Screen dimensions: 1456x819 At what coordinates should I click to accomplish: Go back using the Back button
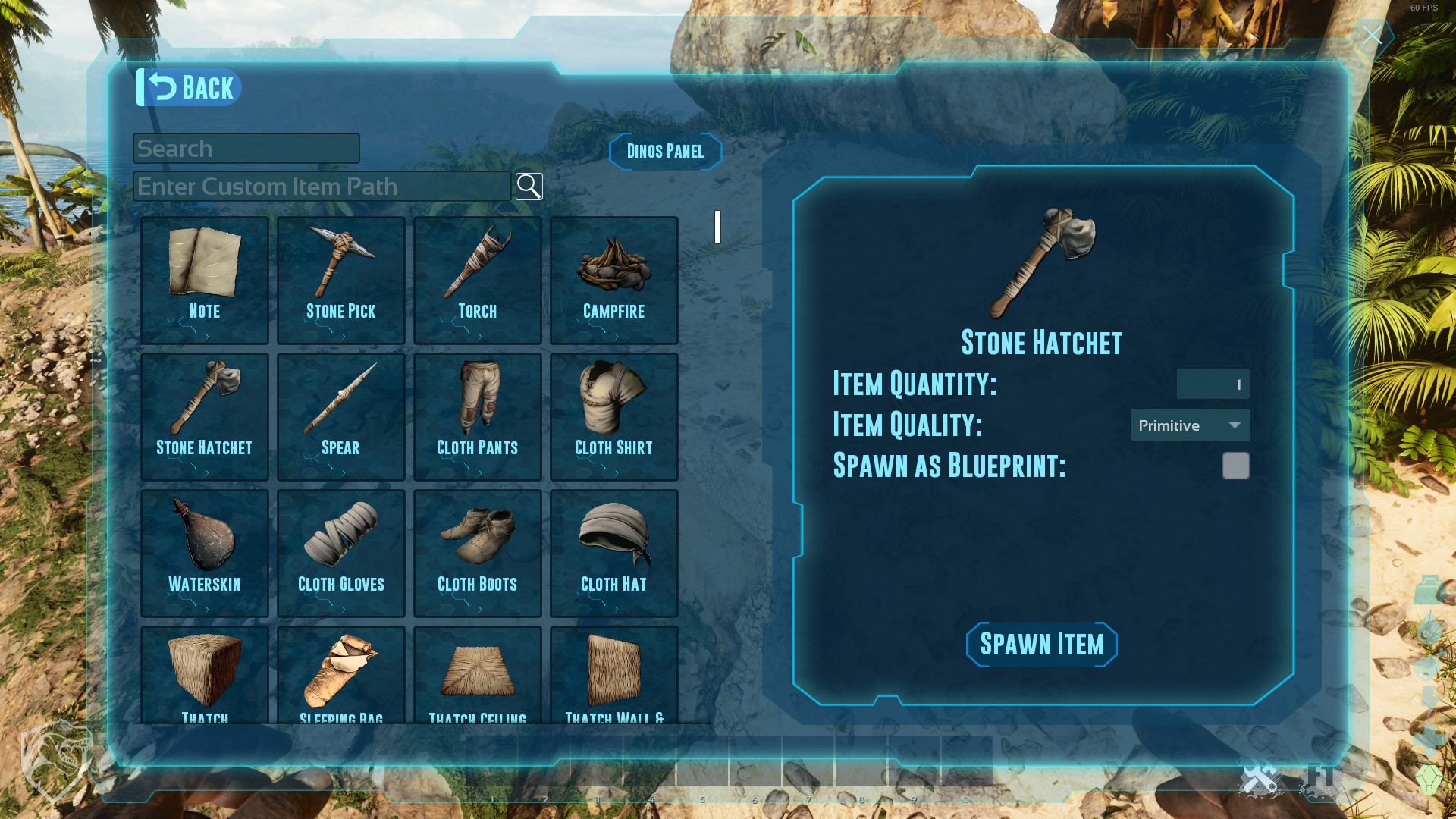click(190, 88)
